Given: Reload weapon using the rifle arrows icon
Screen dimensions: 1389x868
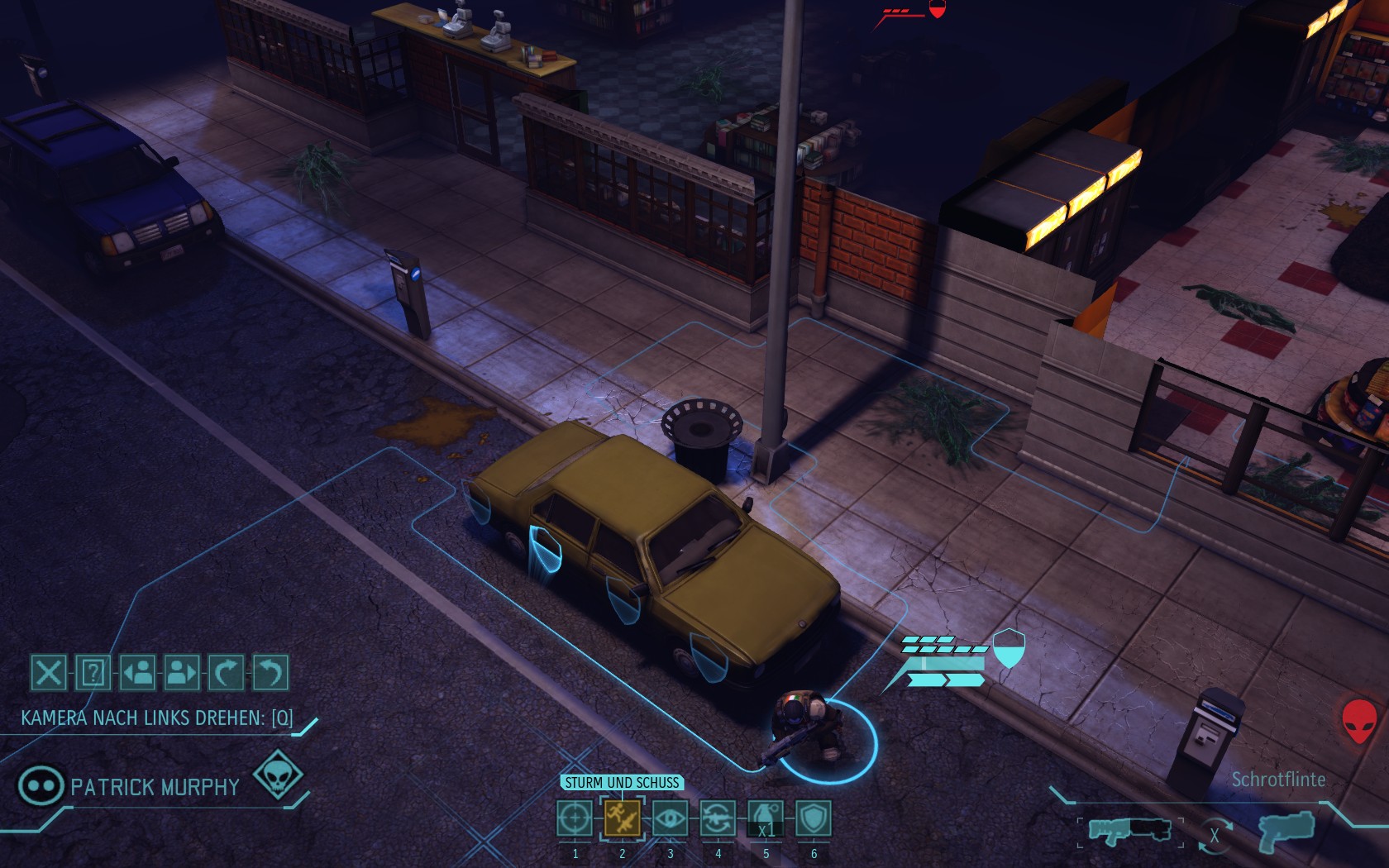Looking at the screenshot, I should coord(718,819).
